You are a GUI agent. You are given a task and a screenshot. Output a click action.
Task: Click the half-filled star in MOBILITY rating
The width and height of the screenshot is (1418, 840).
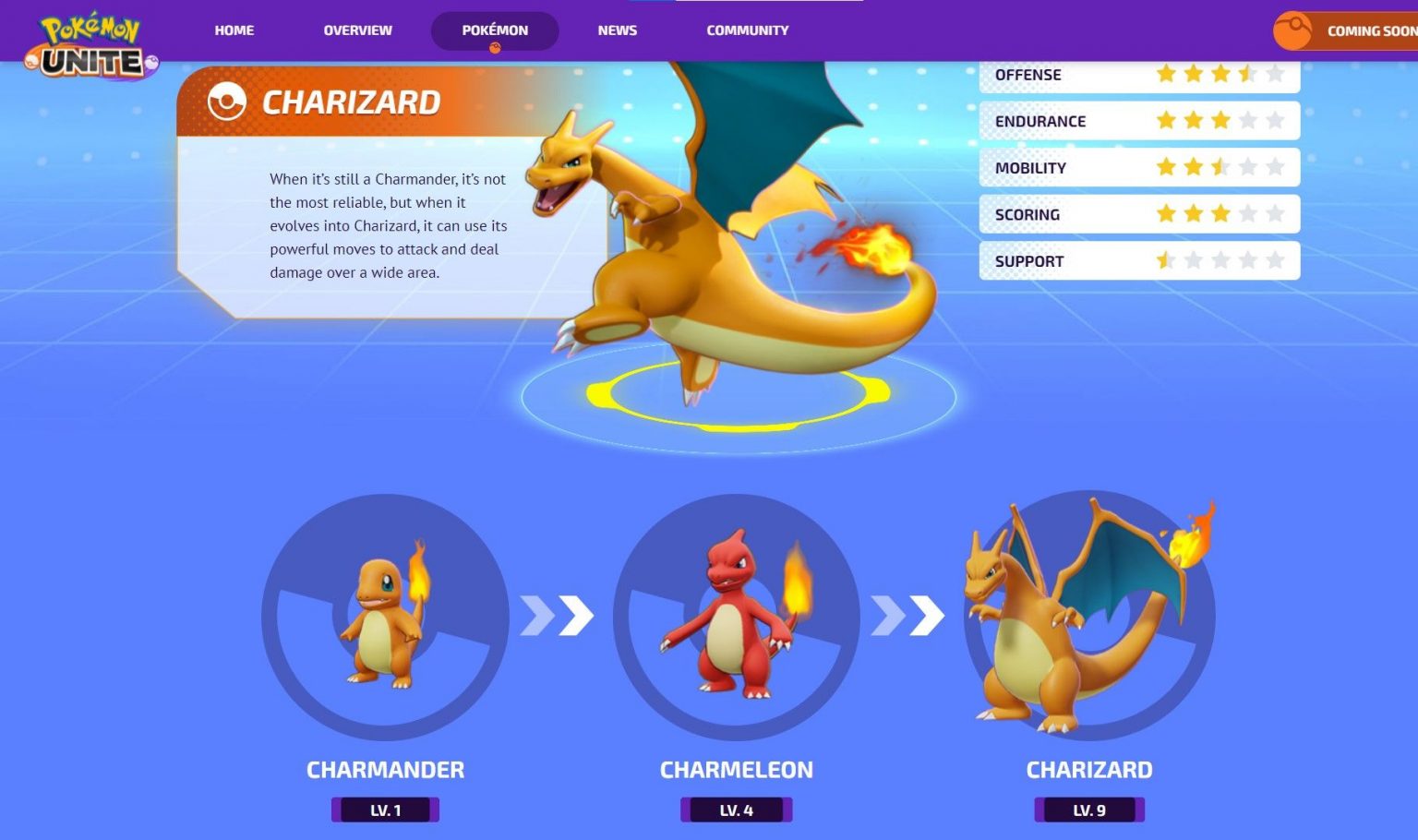coord(1220,167)
